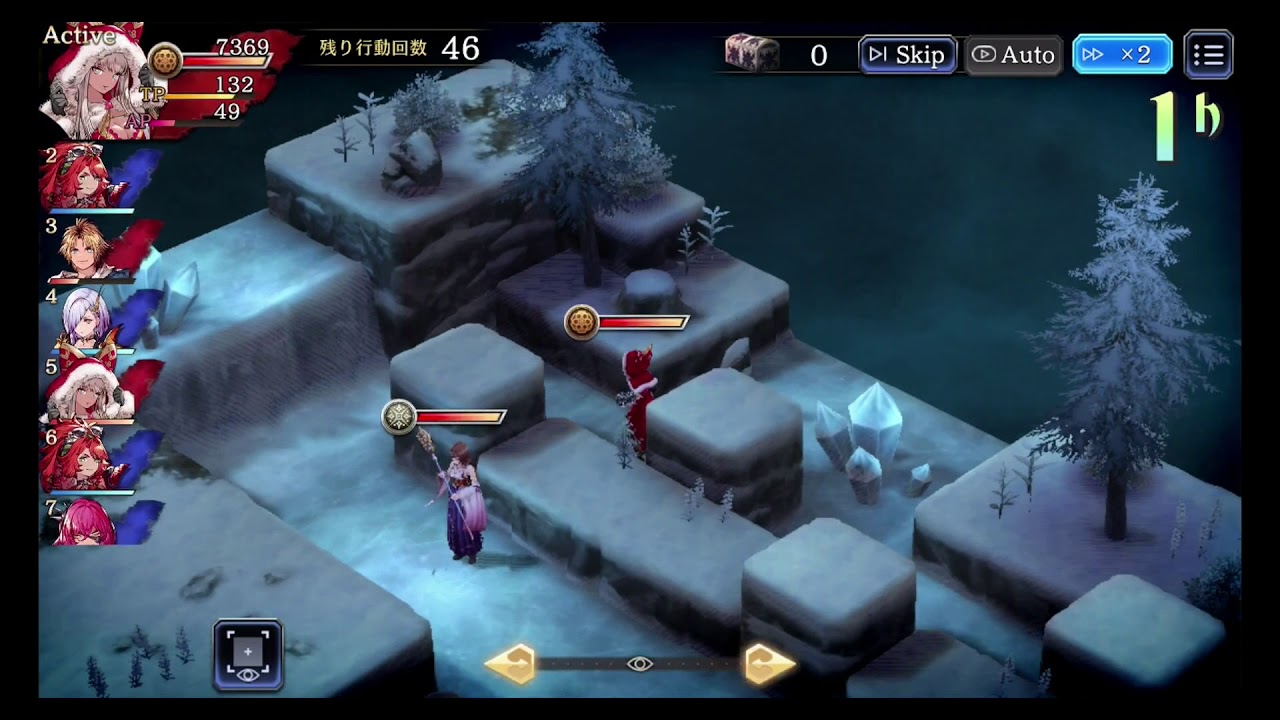Change the ×2 battle speed
Image resolution: width=1280 pixels, height=720 pixels.
coord(1122,55)
